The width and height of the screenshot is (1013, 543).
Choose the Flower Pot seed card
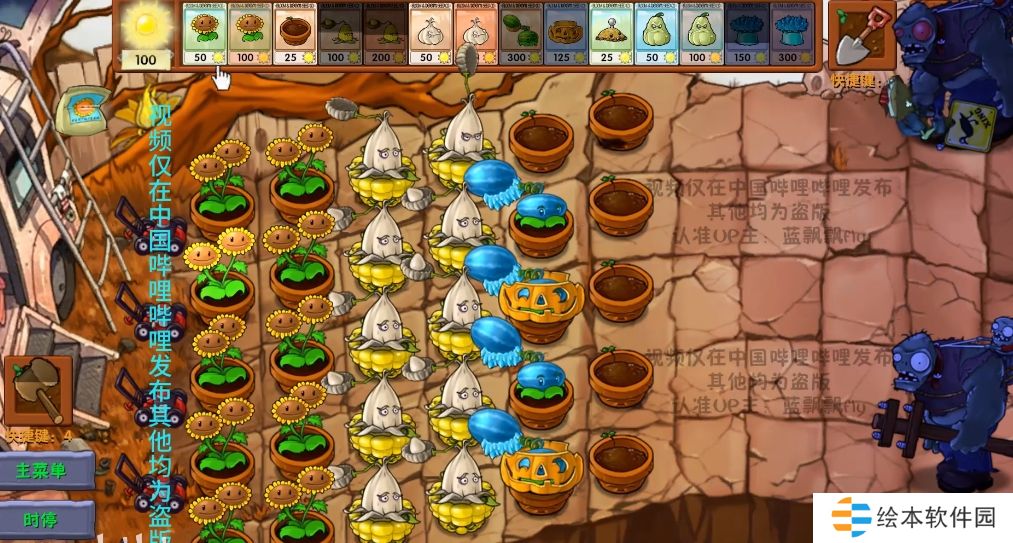[x=293, y=36]
